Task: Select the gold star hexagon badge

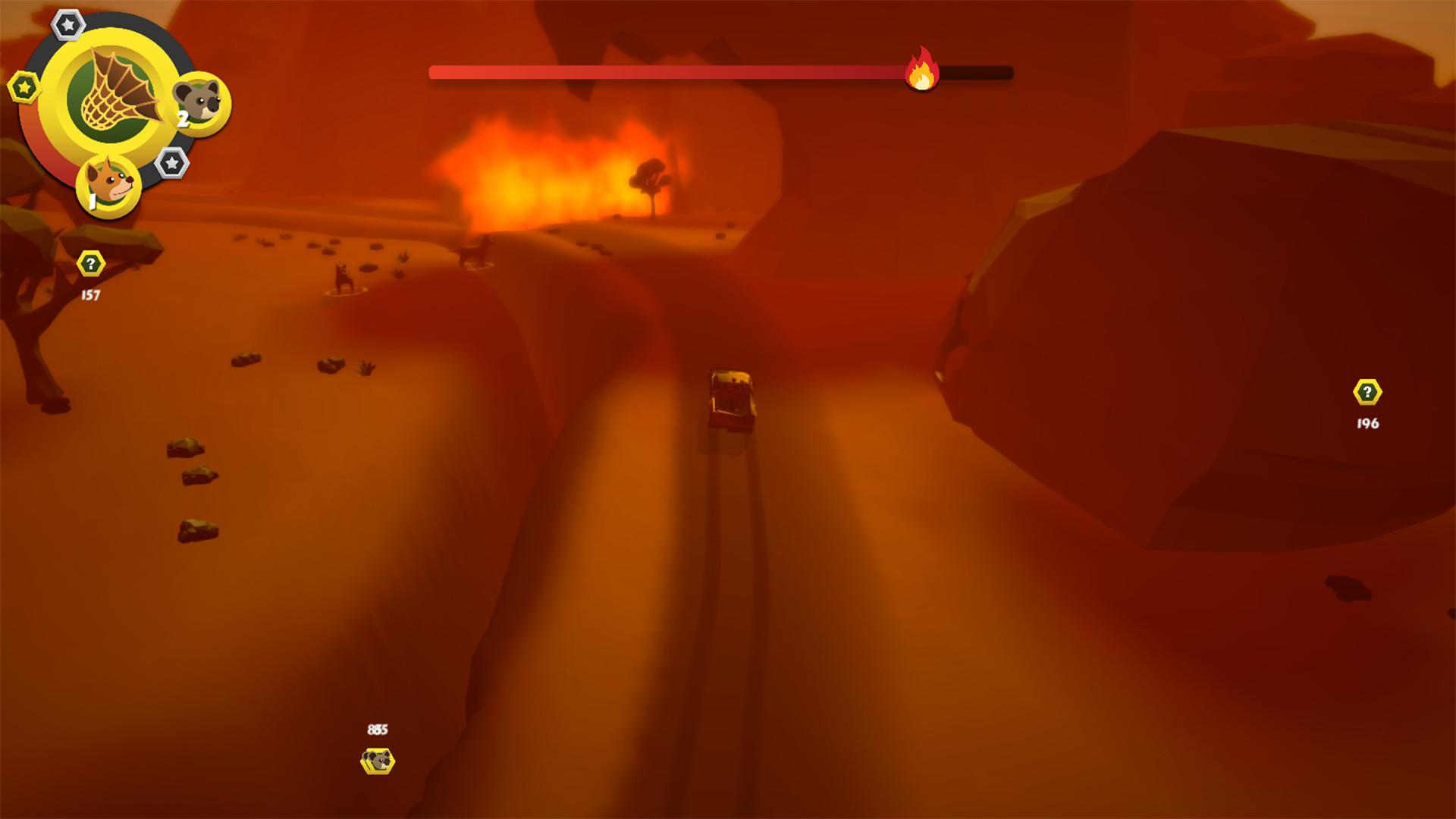Action: point(23,86)
